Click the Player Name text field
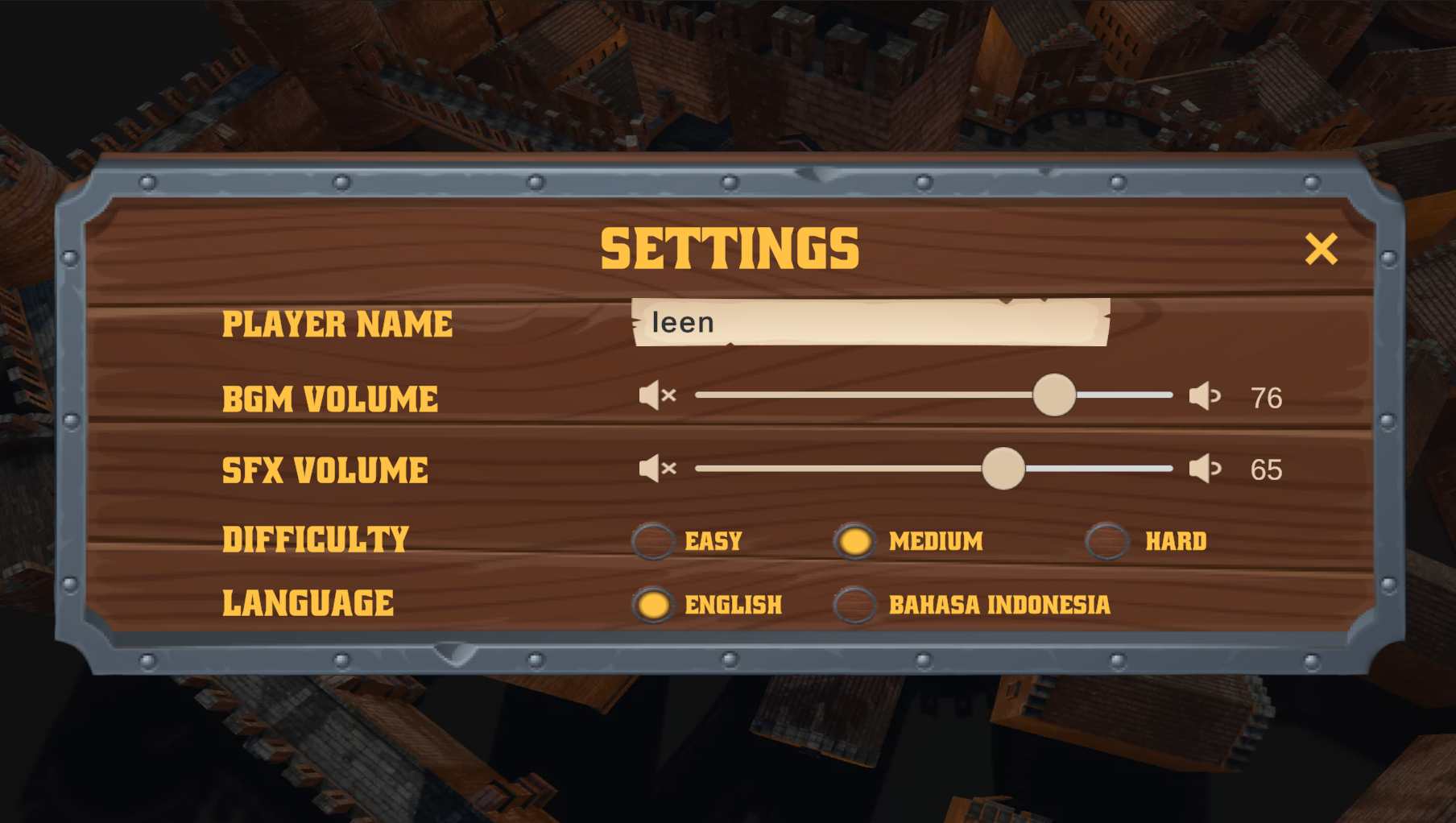This screenshot has height=823, width=1456. 870,322
